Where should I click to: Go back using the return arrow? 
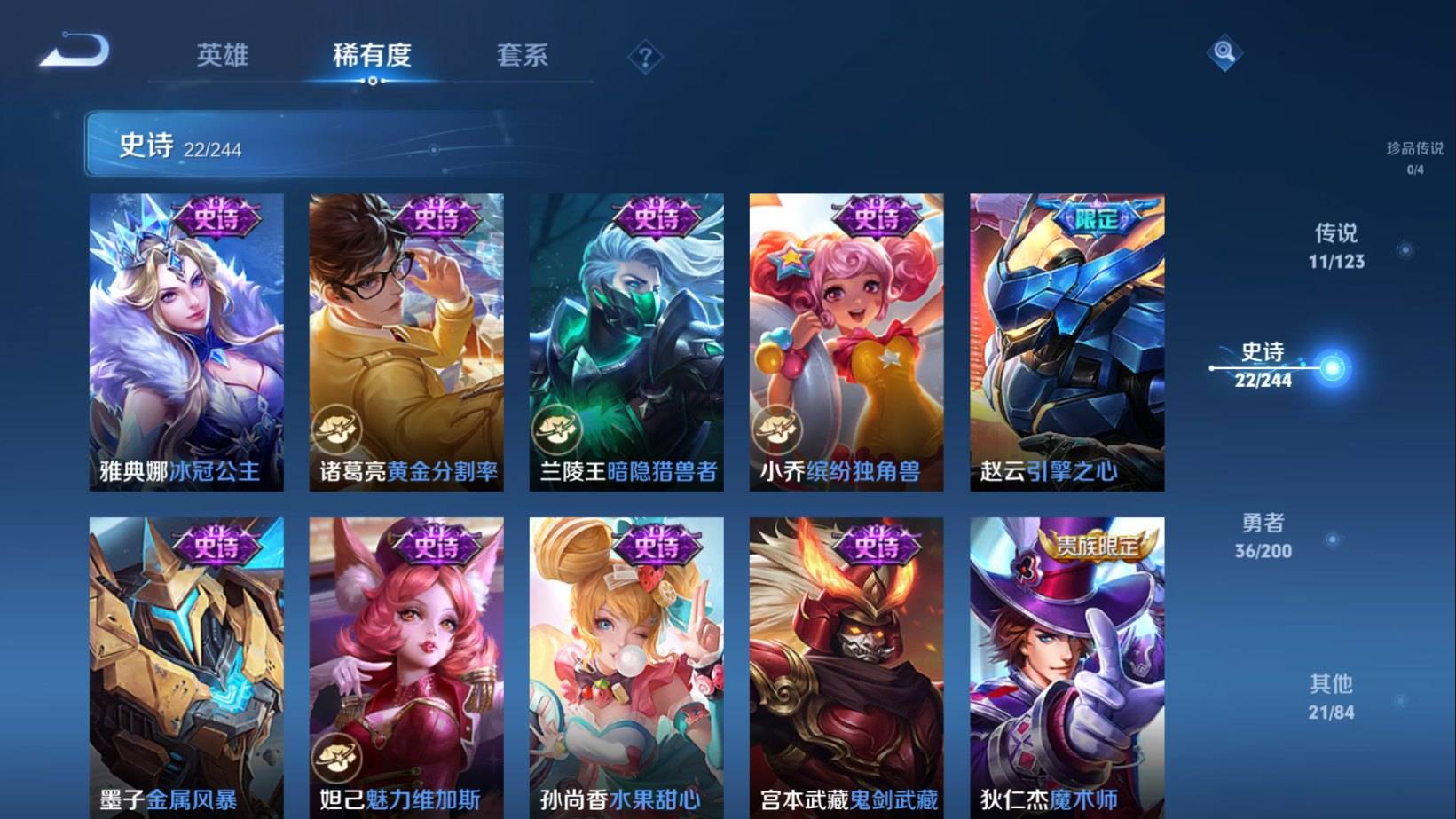click(75, 51)
